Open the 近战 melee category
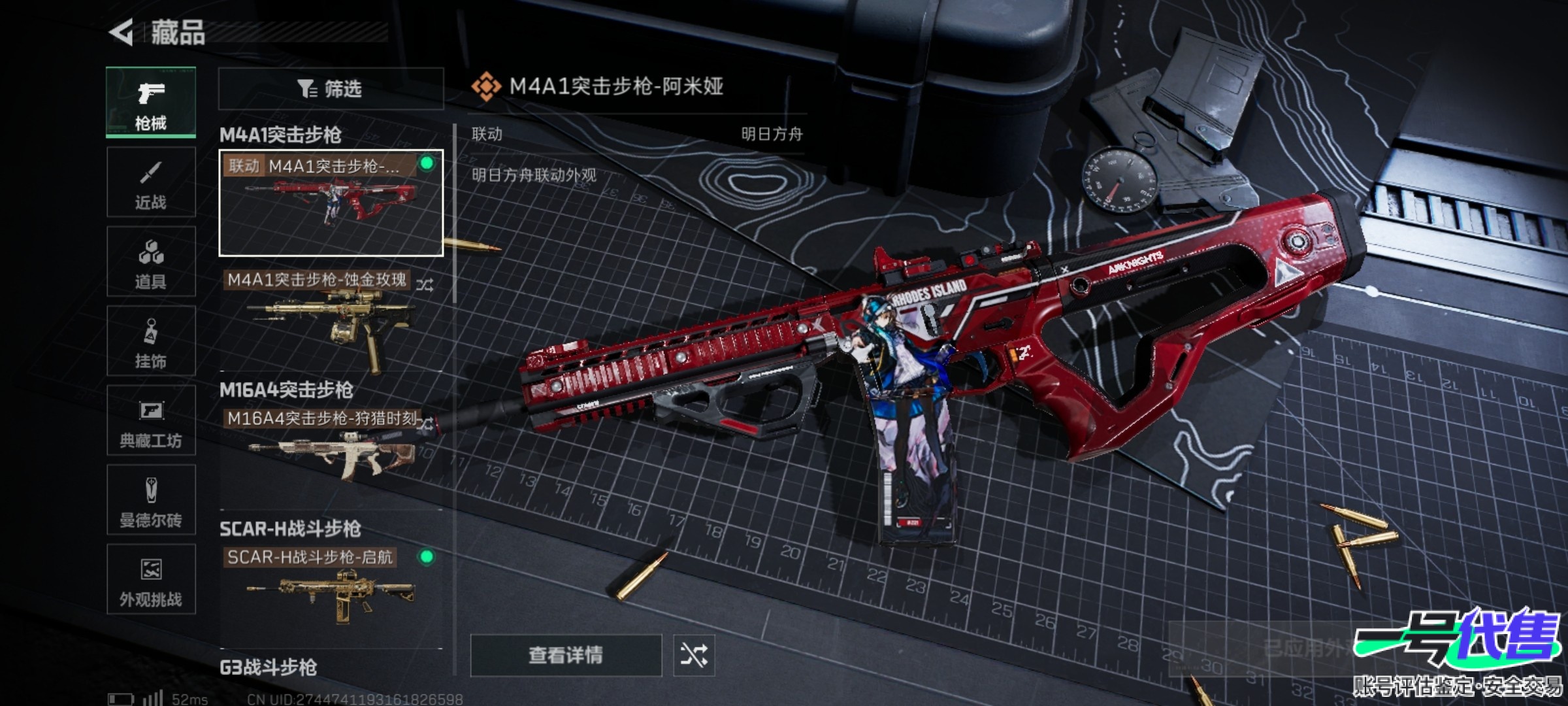Image resolution: width=1568 pixels, height=706 pixels. click(151, 182)
